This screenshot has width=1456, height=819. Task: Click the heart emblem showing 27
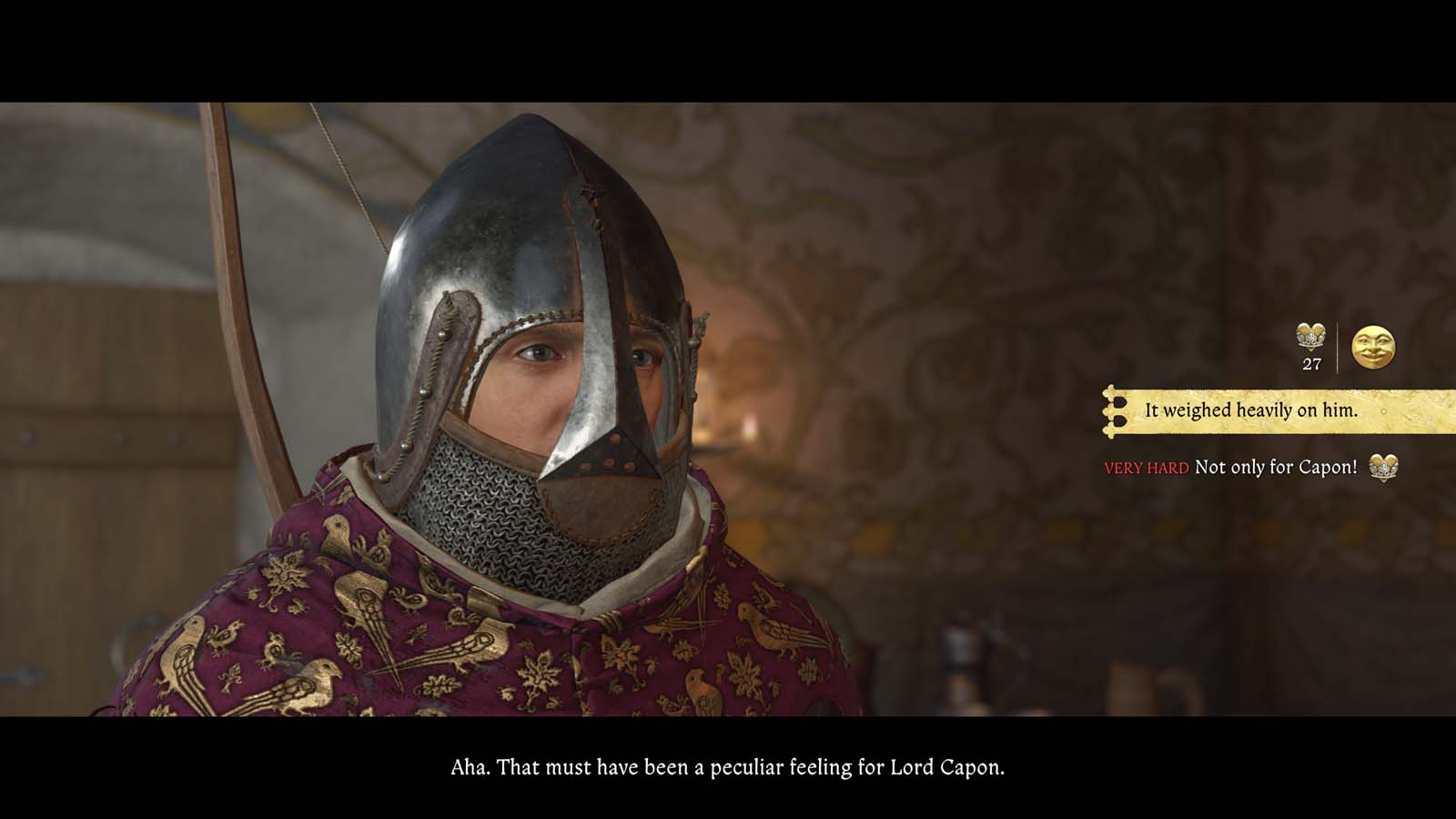point(1310,338)
